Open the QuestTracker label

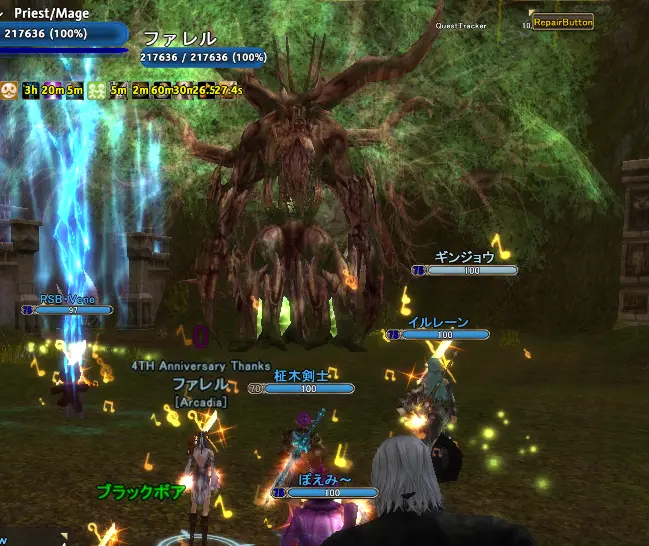click(461, 25)
